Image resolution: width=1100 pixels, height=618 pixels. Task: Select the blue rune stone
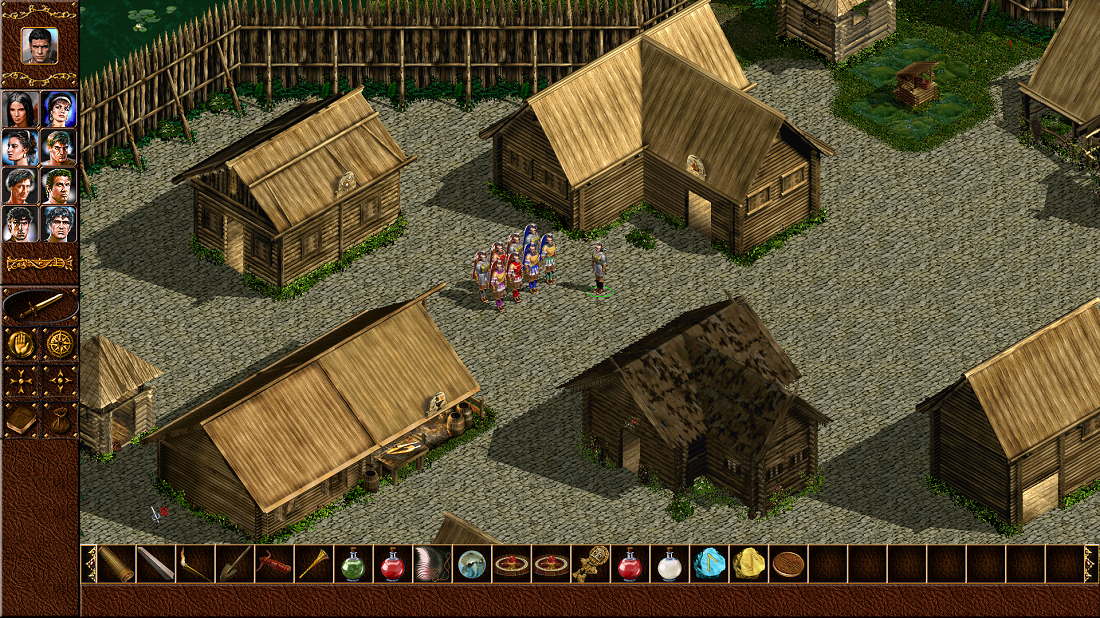pos(709,564)
